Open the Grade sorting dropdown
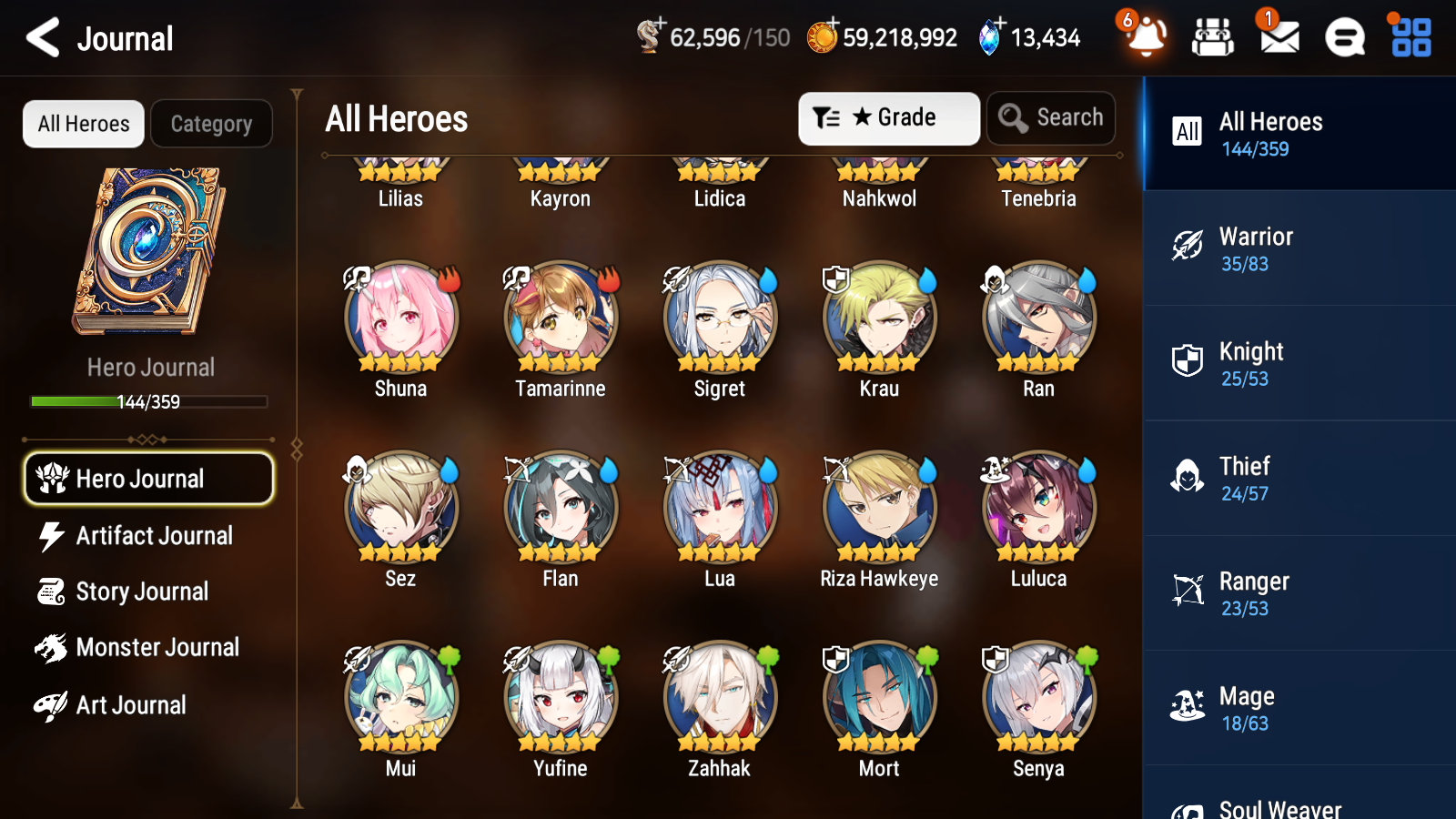This screenshot has height=819, width=1456. 887,117
